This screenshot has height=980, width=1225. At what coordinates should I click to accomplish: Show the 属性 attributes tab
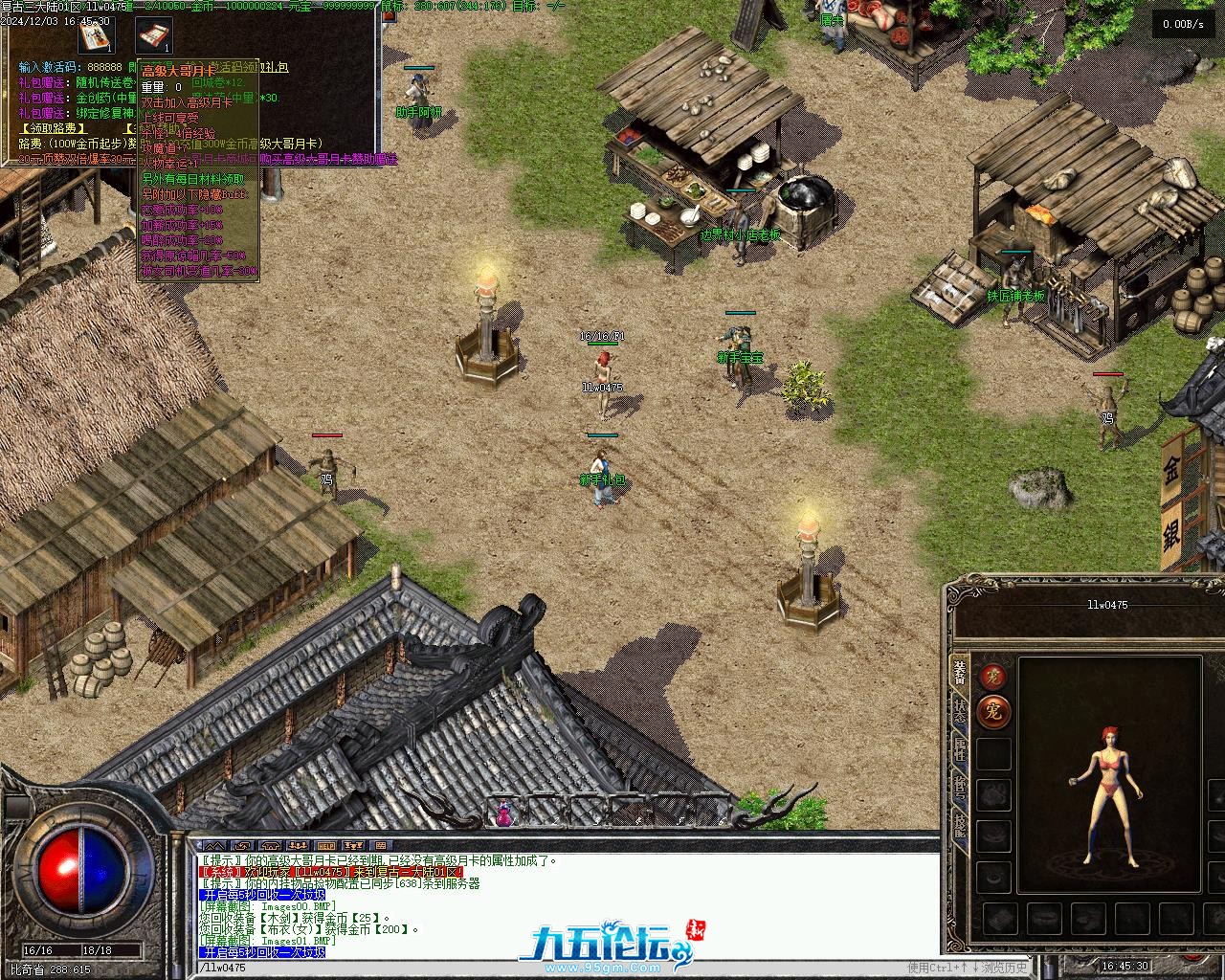pos(960,749)
